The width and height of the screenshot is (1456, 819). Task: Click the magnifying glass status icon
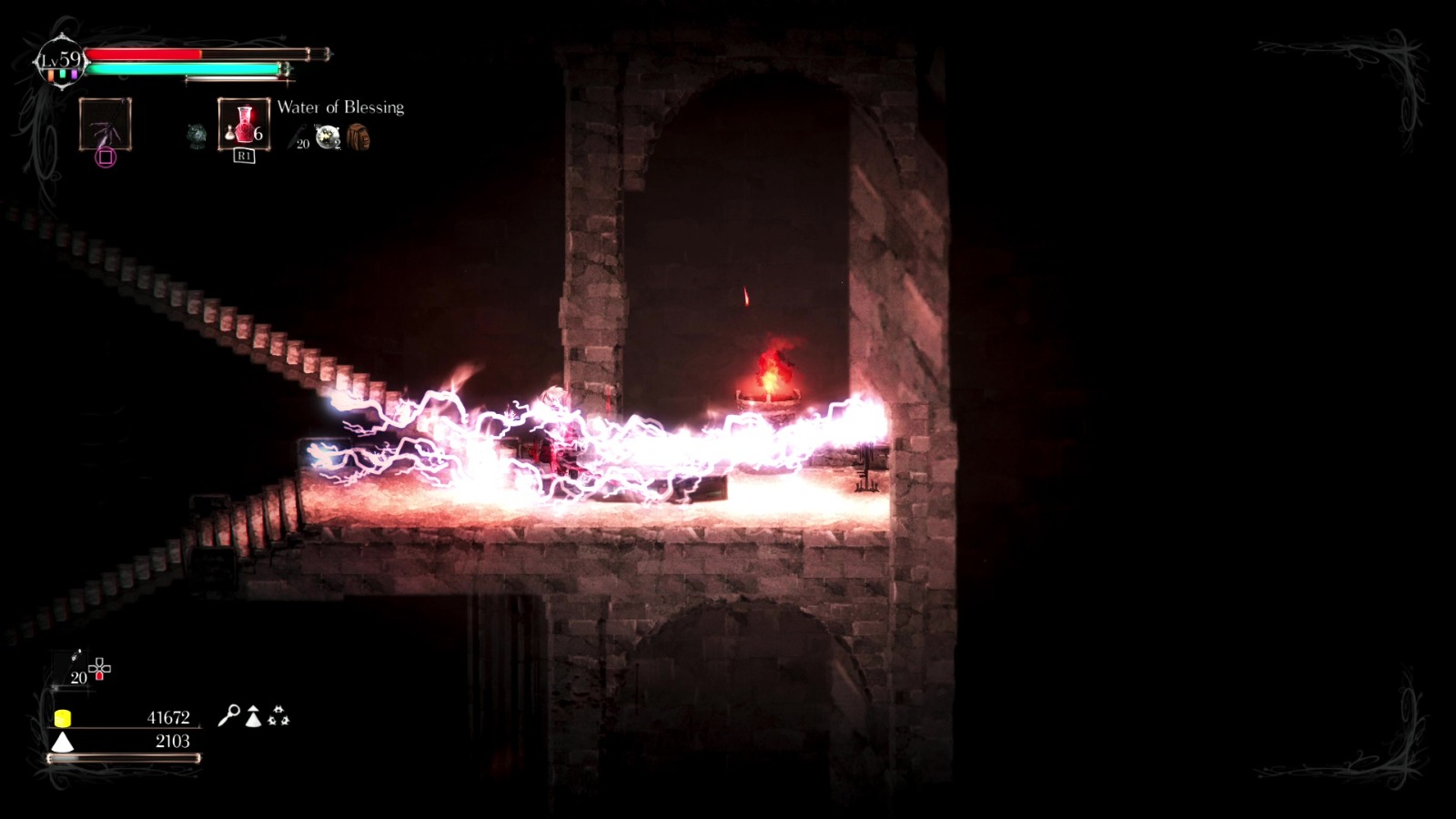coord(230,716)
